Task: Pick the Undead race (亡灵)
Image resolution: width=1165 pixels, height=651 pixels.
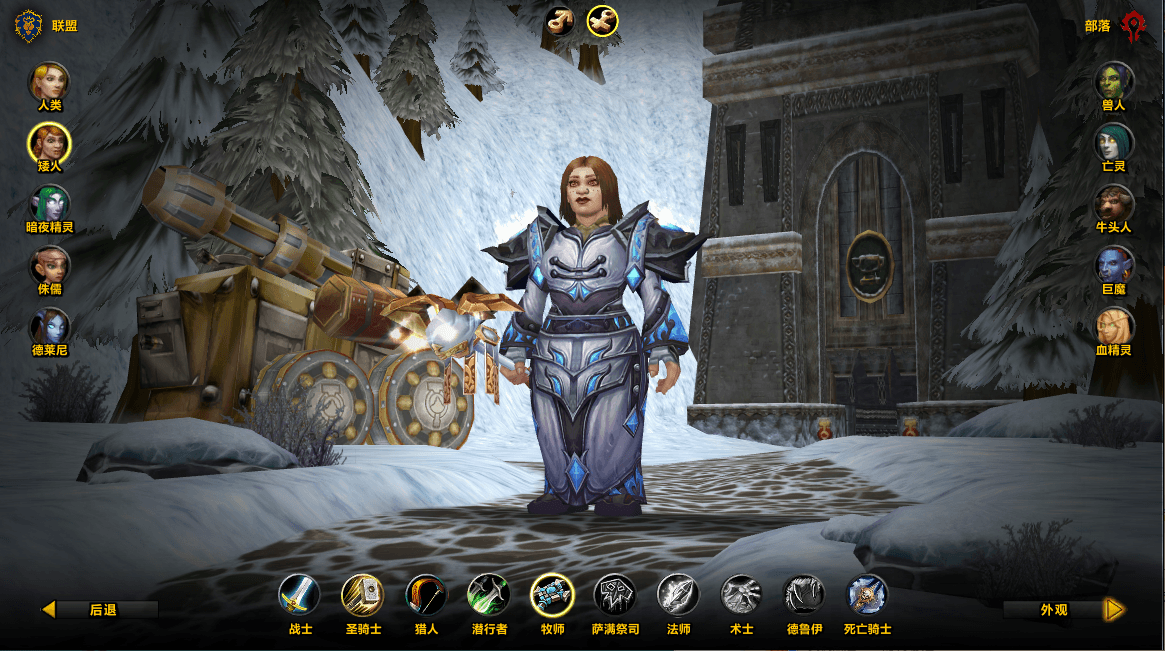Action: pos(1114,142)
